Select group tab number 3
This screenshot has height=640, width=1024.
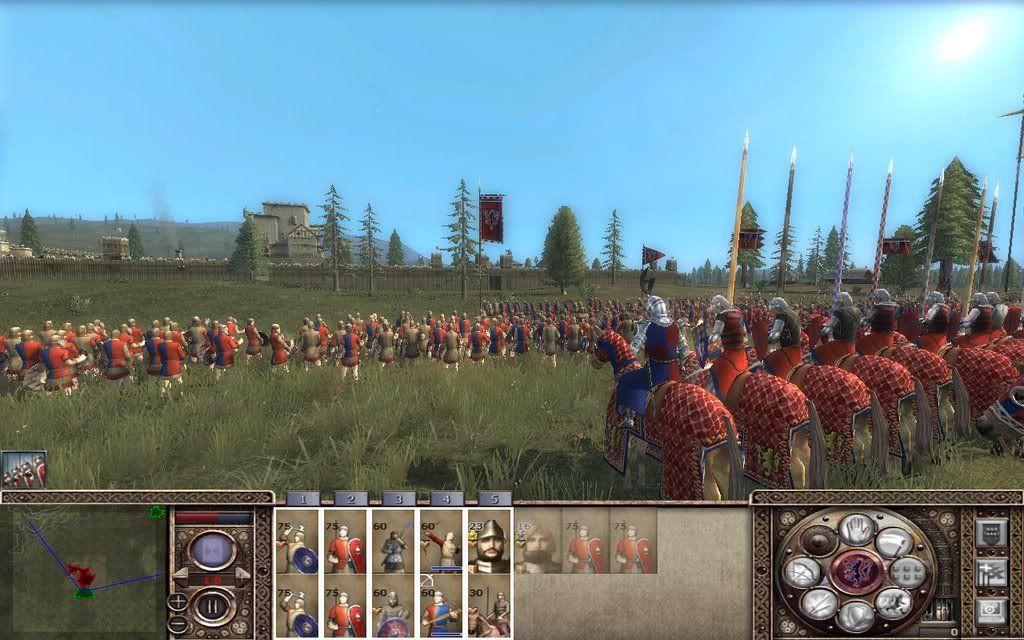point(398,498)
